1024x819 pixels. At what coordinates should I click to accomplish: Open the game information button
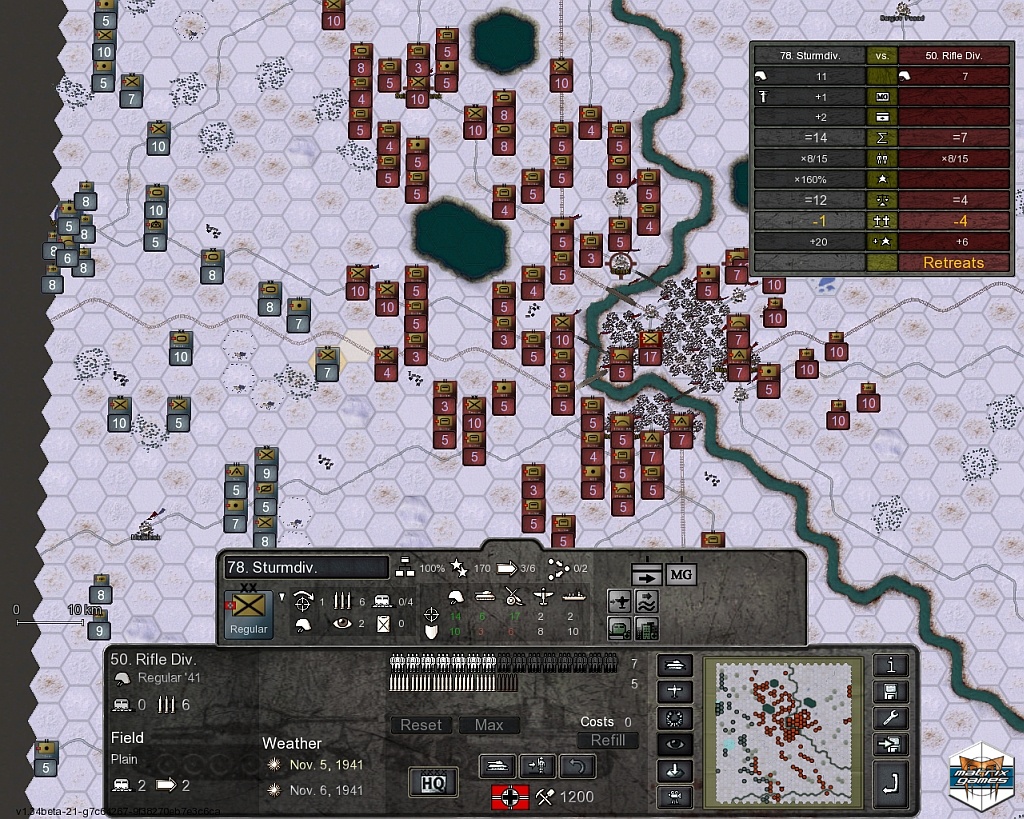coord(890,665)
